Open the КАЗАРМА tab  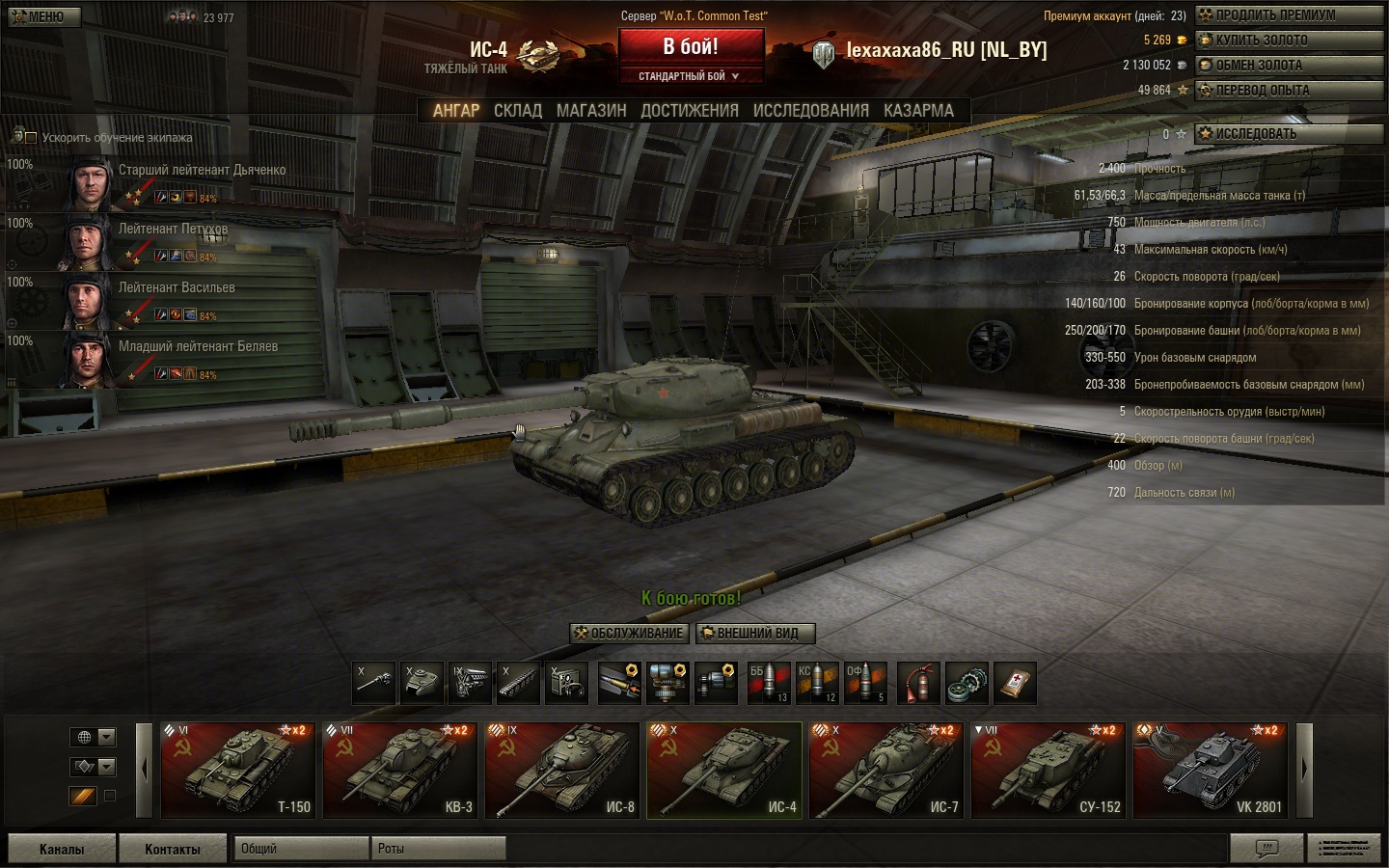(918, 111)
